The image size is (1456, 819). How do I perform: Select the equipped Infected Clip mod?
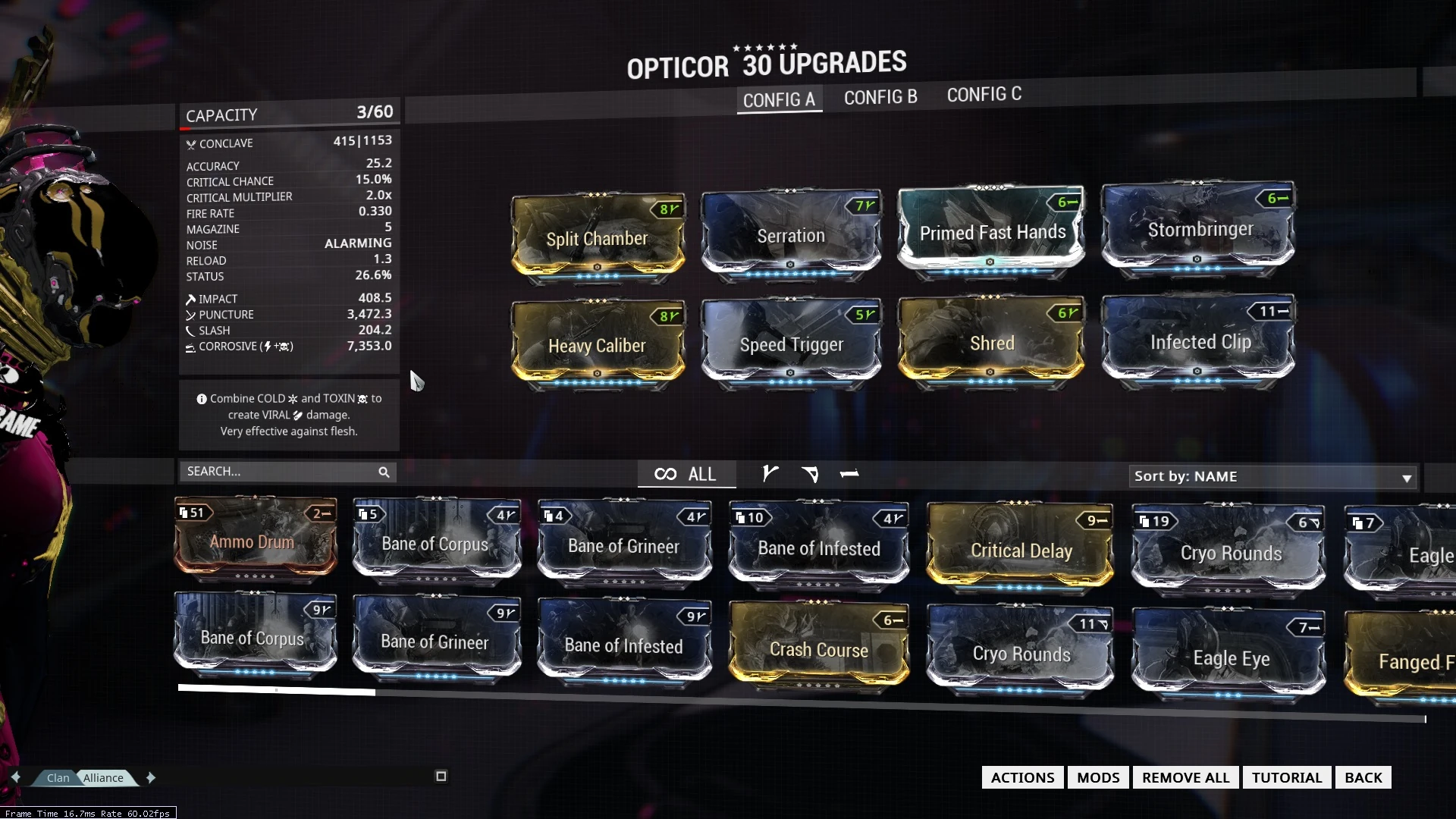coord(1200,341)
